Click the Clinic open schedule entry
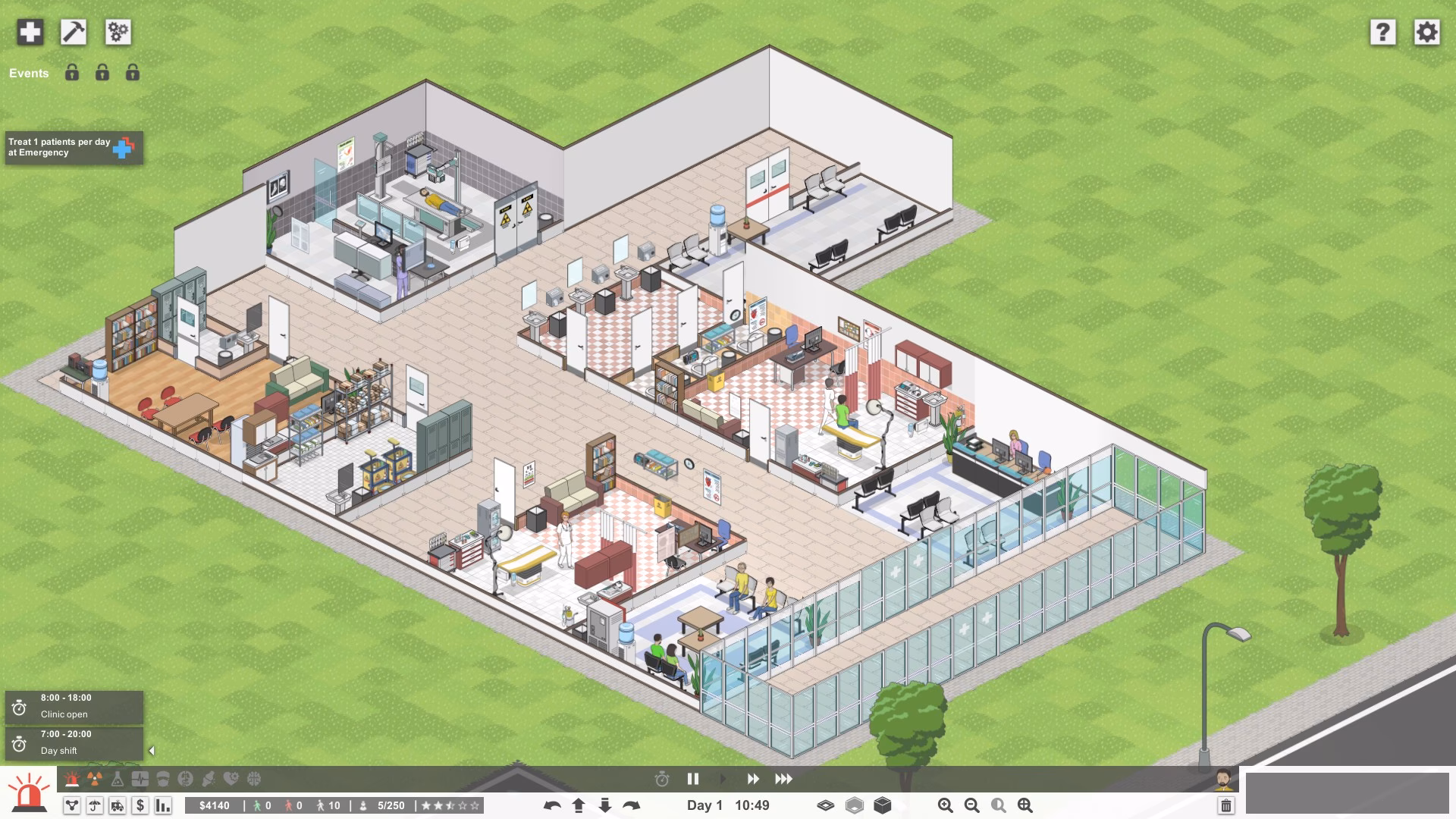Viewport: 1456px width, 819px height. 74,707
